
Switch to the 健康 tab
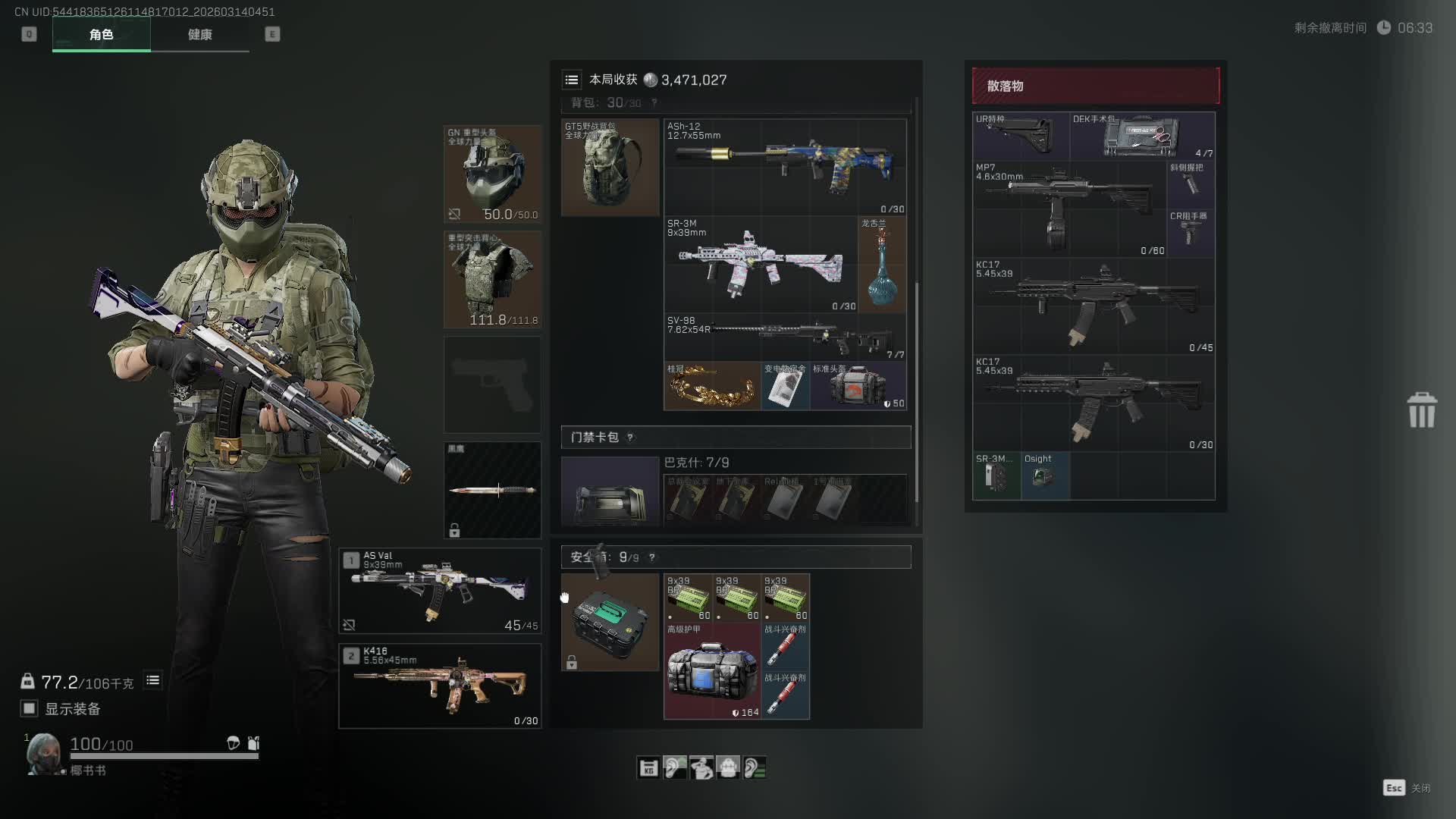[x=199, y=35]
